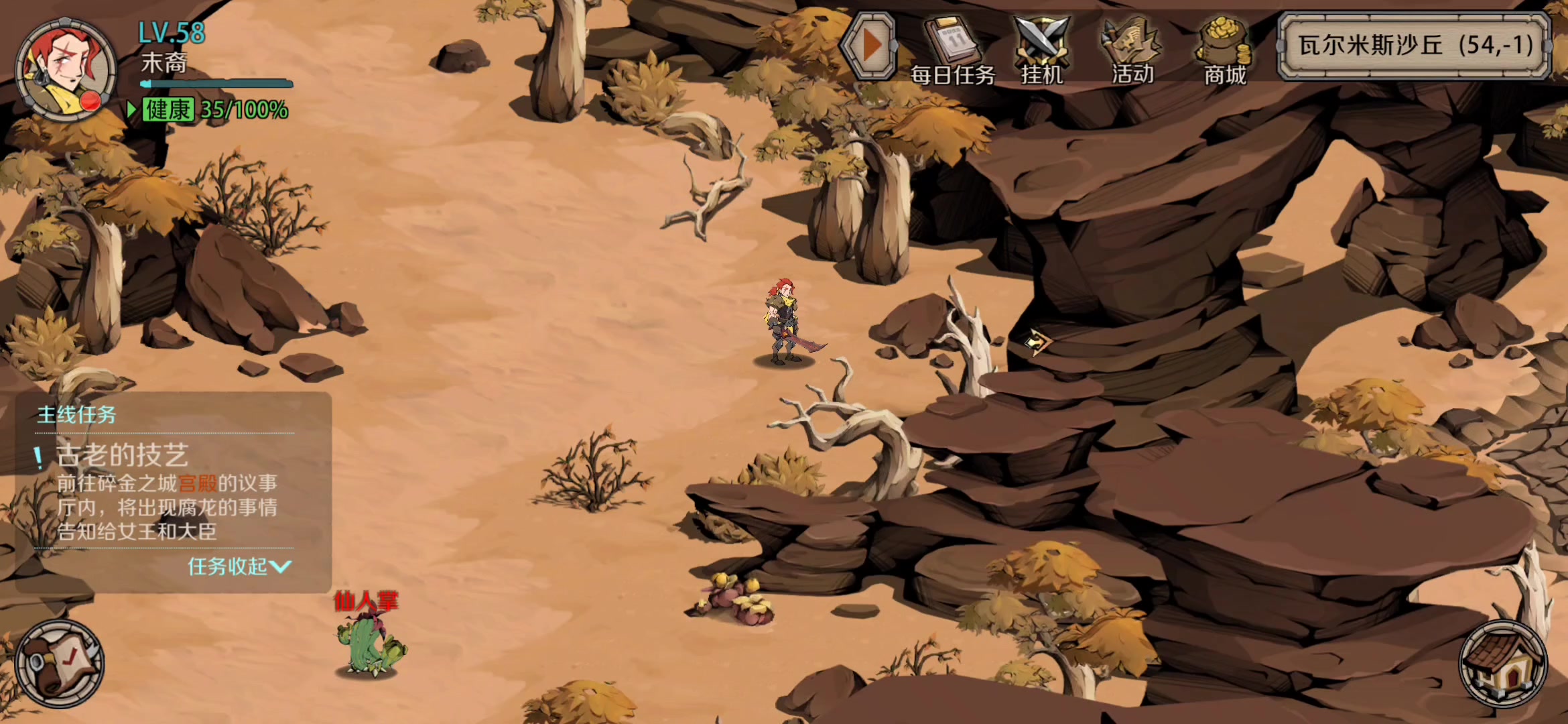Image resolution: width=1568 pixels, height=724 pixels.
Task: Collapse the quest panel with 任务收起
Action: [238, 567]
